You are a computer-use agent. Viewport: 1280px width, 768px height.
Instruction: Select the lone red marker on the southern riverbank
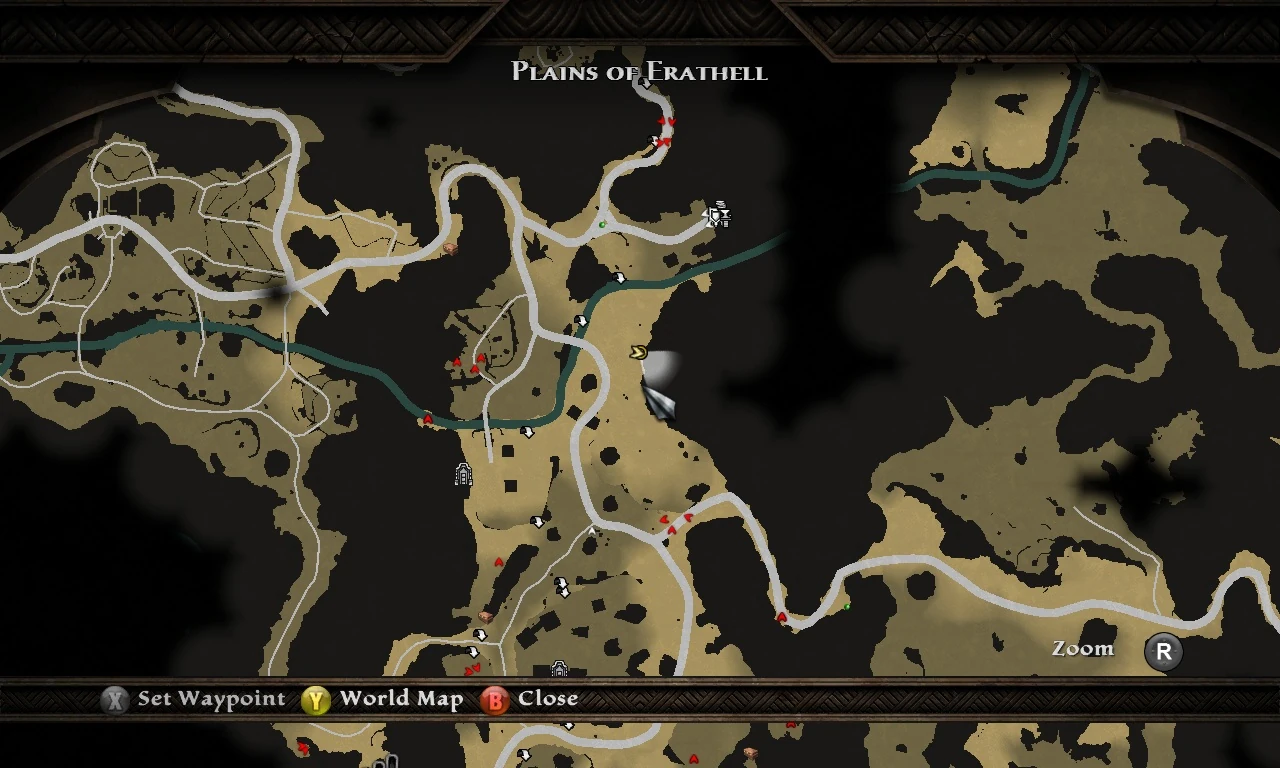pos(428,419)
